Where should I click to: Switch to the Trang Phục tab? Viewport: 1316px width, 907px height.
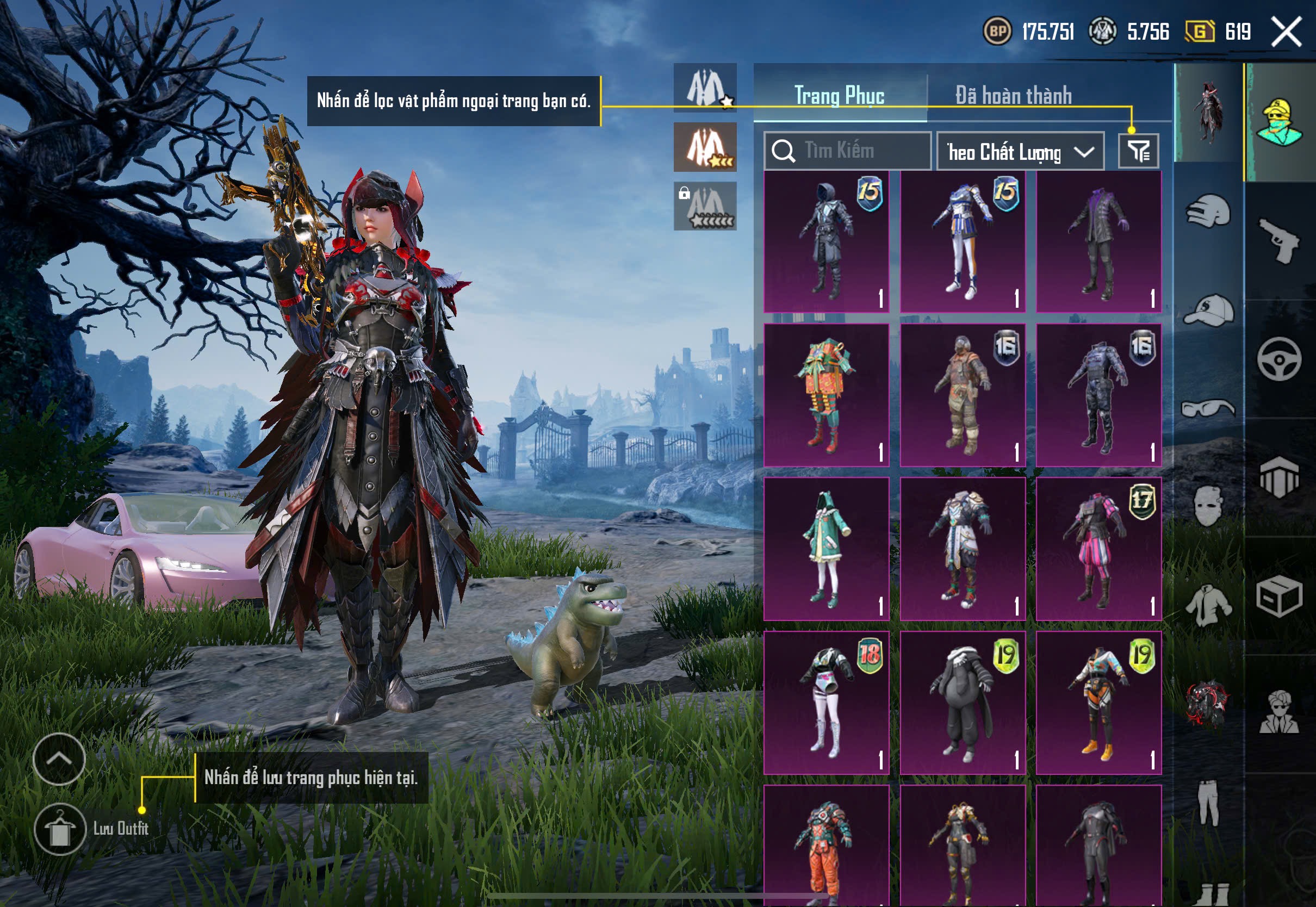coord(839,96)
